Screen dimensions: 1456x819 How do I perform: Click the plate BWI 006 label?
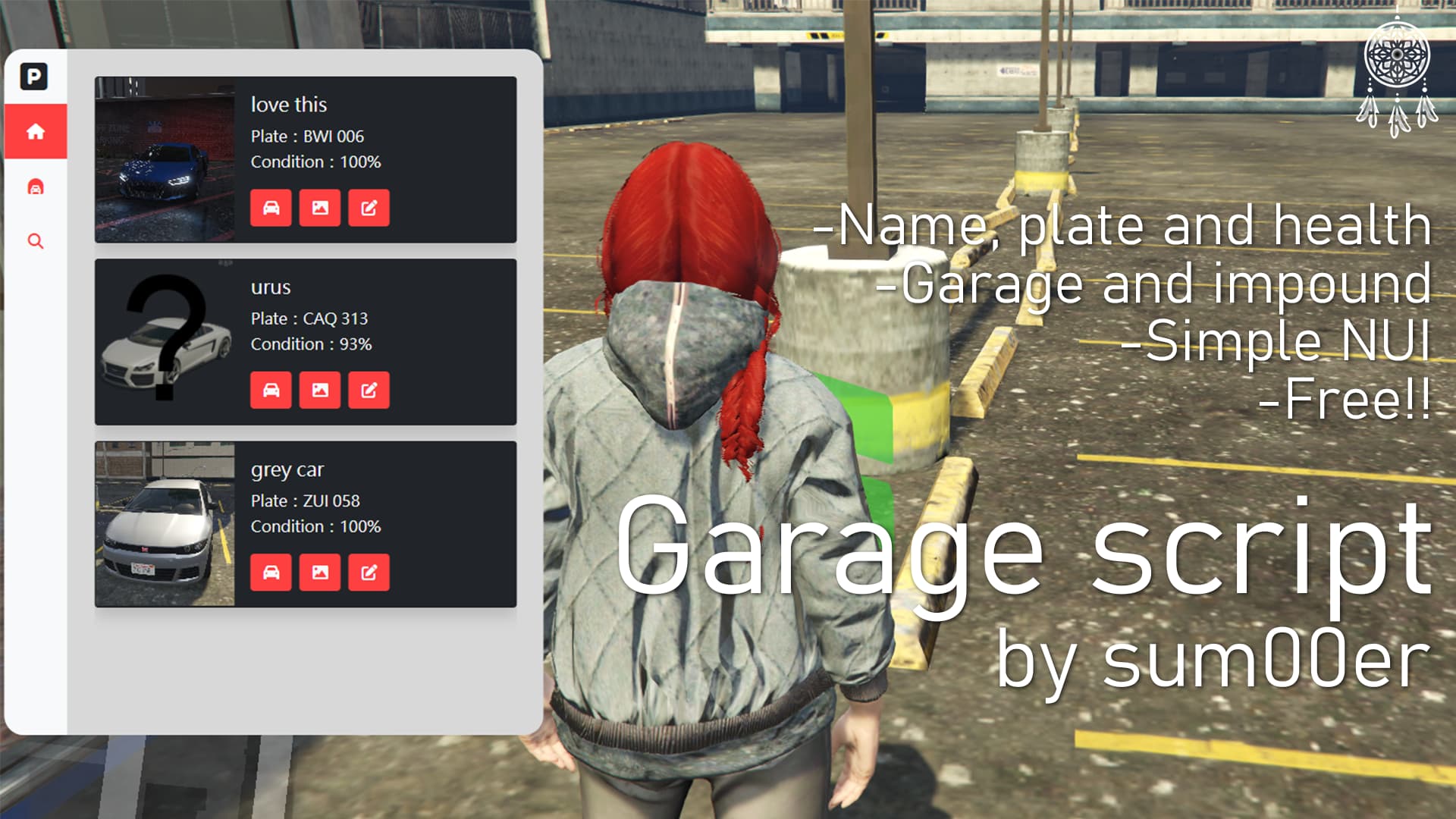307,136
